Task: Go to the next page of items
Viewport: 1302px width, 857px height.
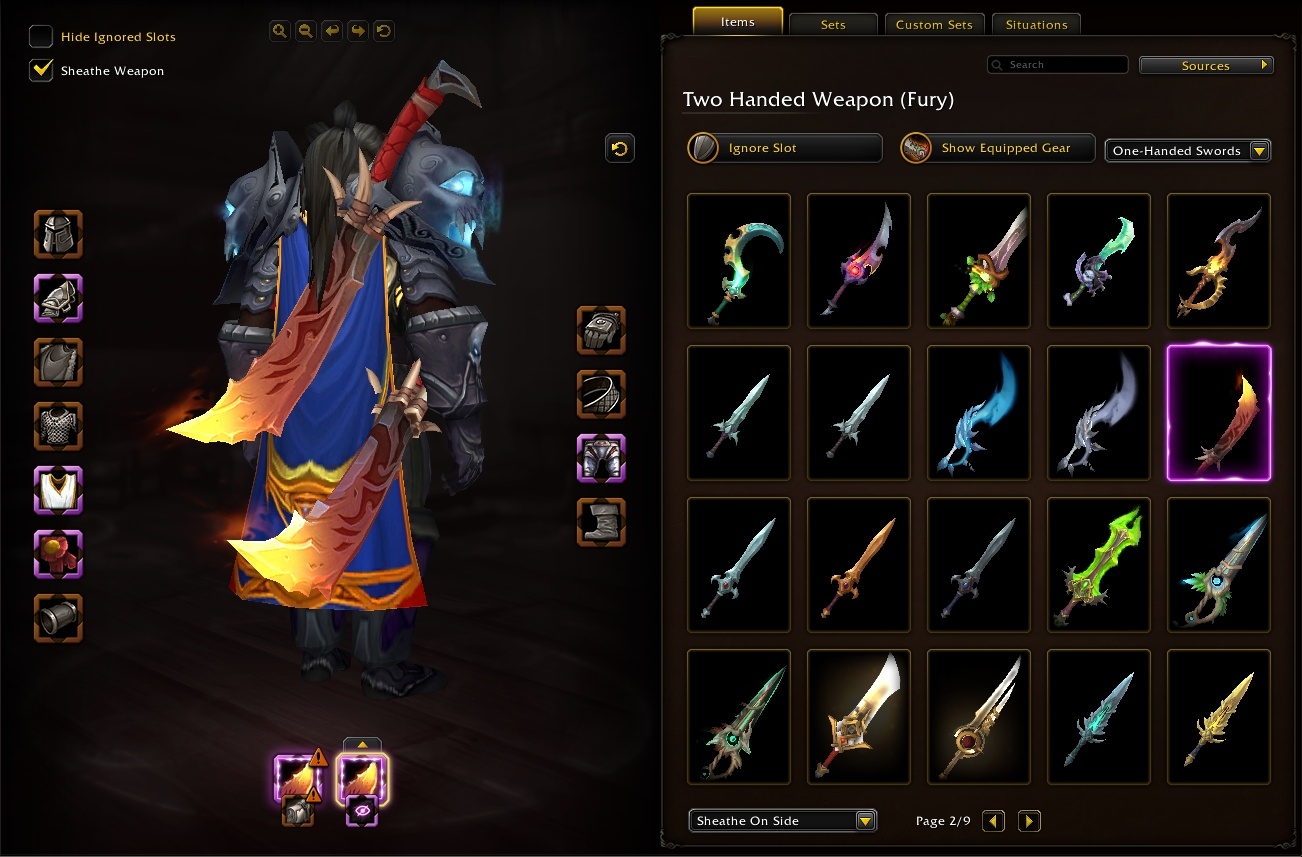Action: pos(1029,821)
